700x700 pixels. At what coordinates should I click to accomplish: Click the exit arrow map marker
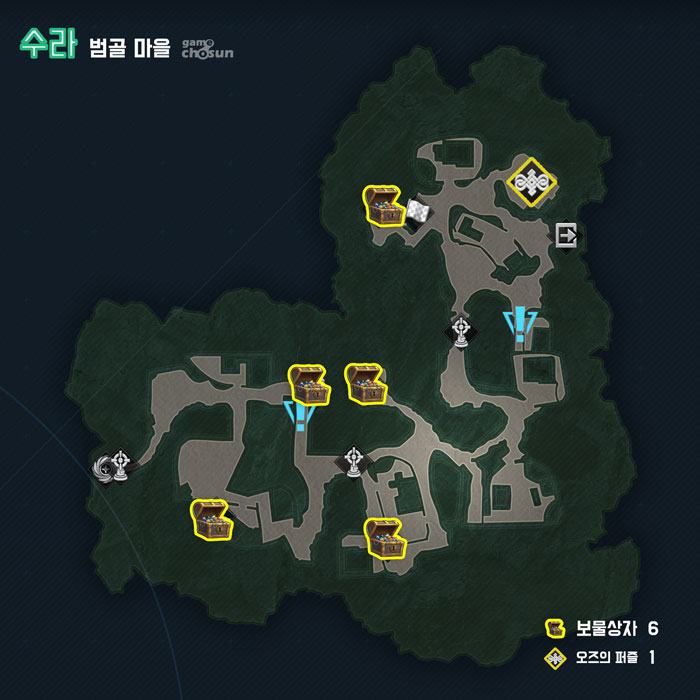[x=567, y=236]
